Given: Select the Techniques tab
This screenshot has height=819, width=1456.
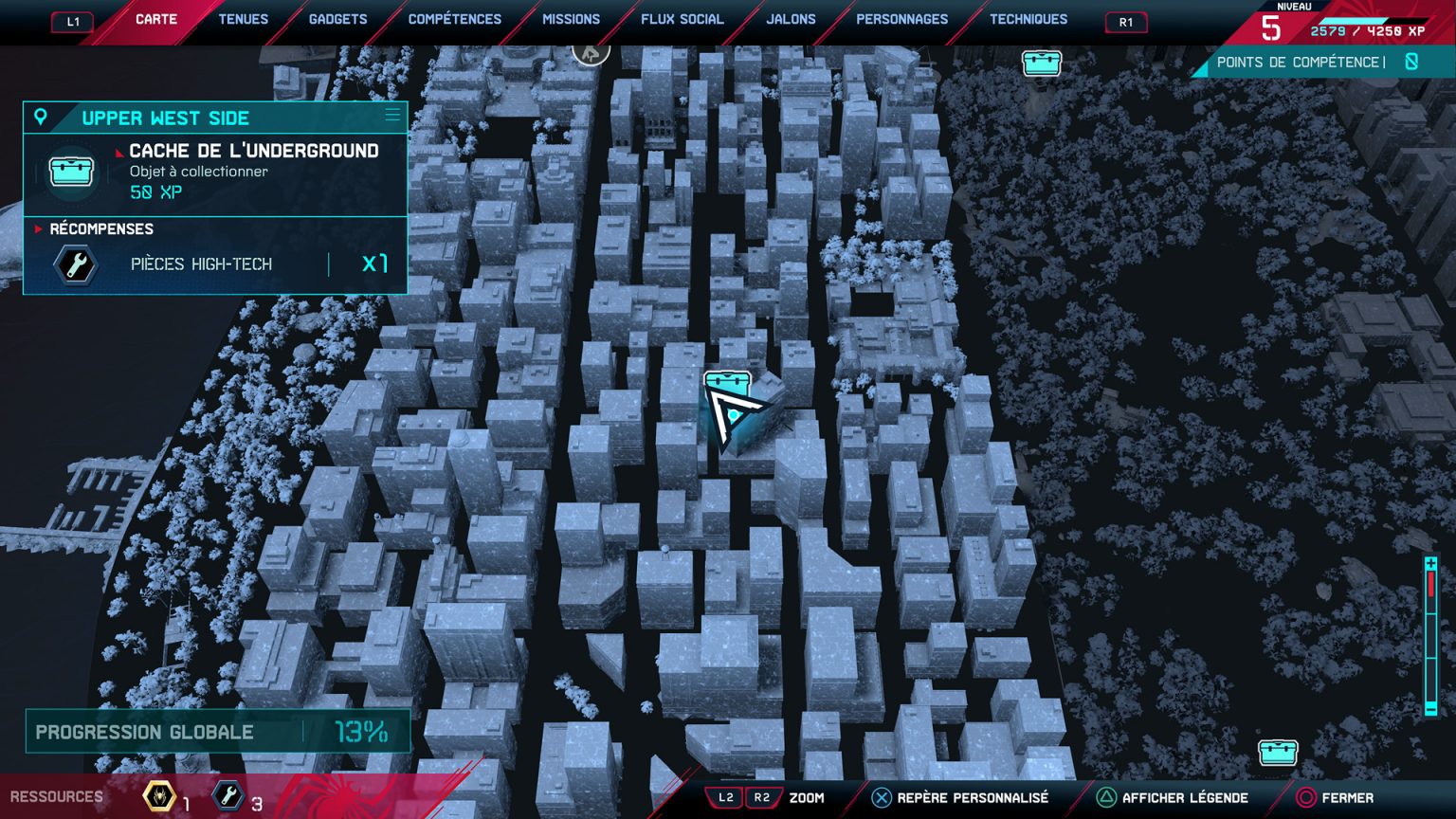Looking at the screenshot, I should coord(1029,18).
